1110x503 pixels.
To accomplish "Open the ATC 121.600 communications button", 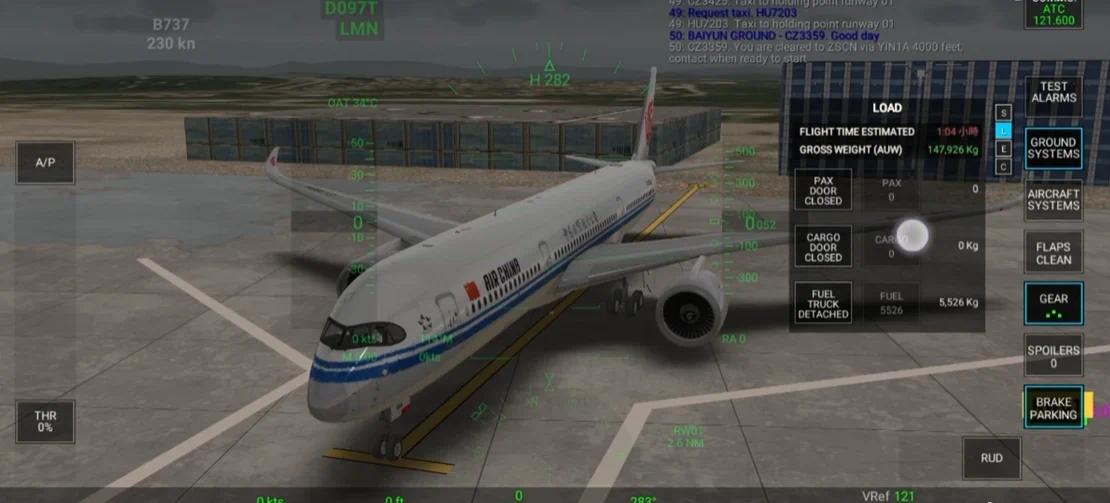I will point(1052,14).
